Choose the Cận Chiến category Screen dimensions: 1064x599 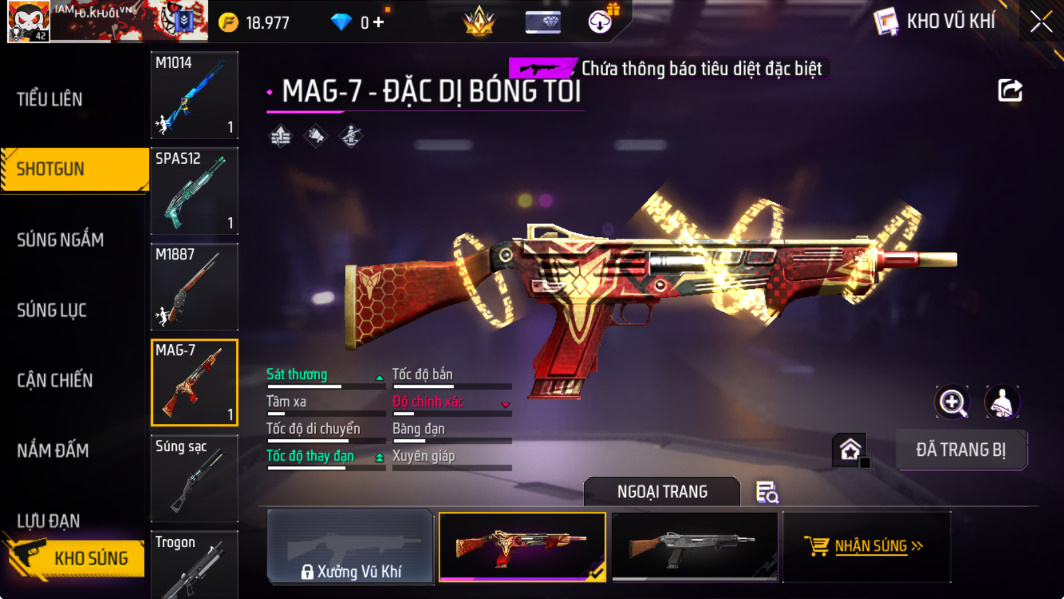pos(55,380)
